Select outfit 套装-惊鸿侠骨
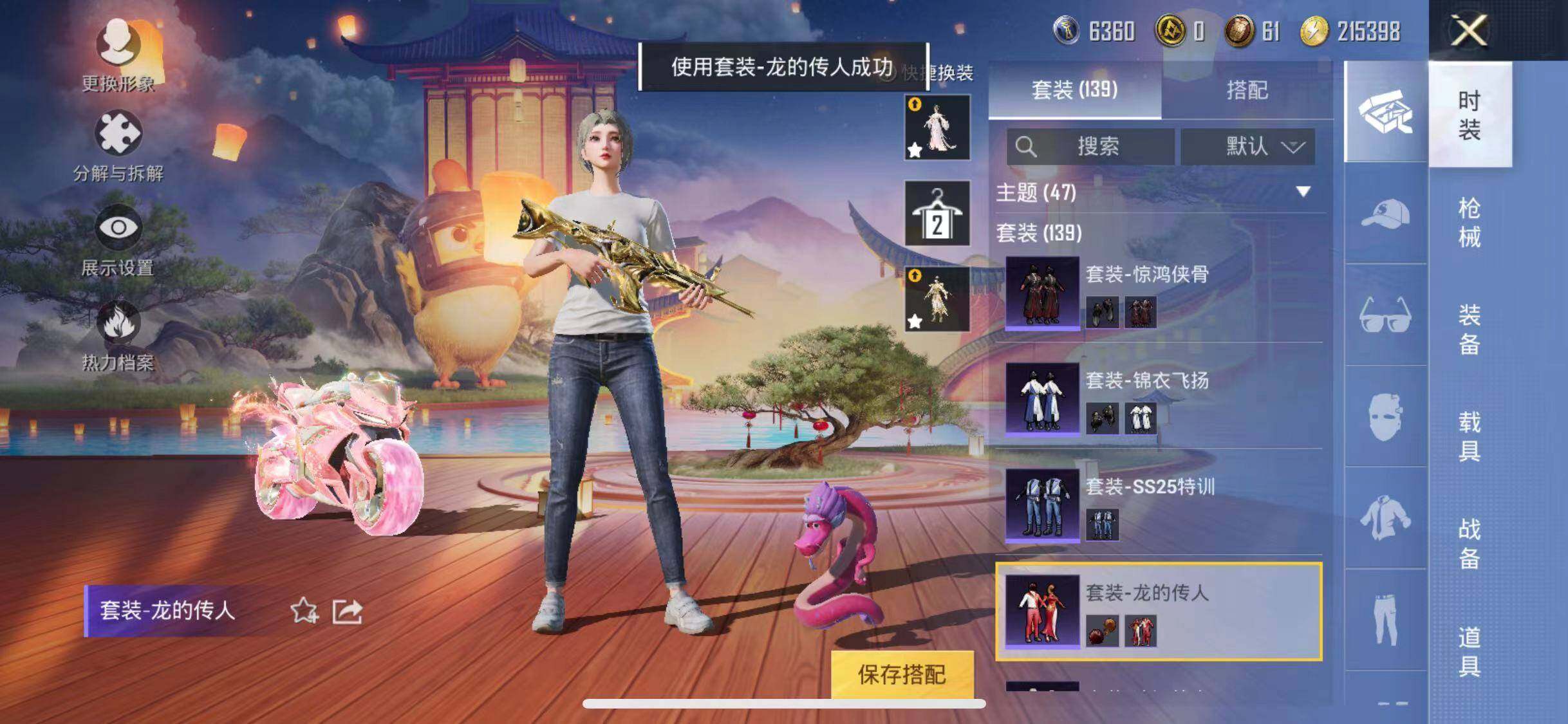Image resolution: width=1568 pixels, height=724 pixels. [1159, 293]
